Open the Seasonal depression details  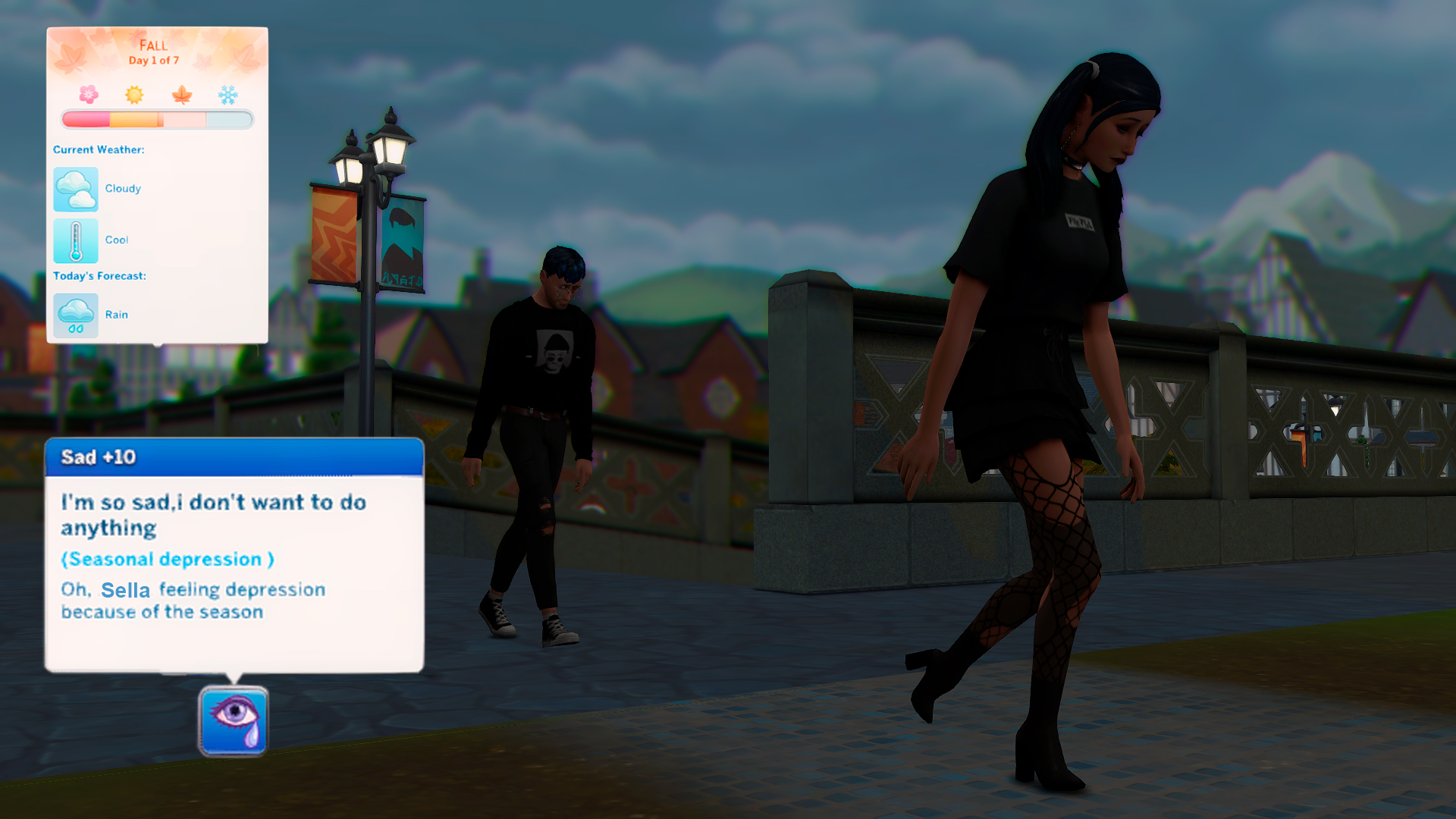pos(168,559)
